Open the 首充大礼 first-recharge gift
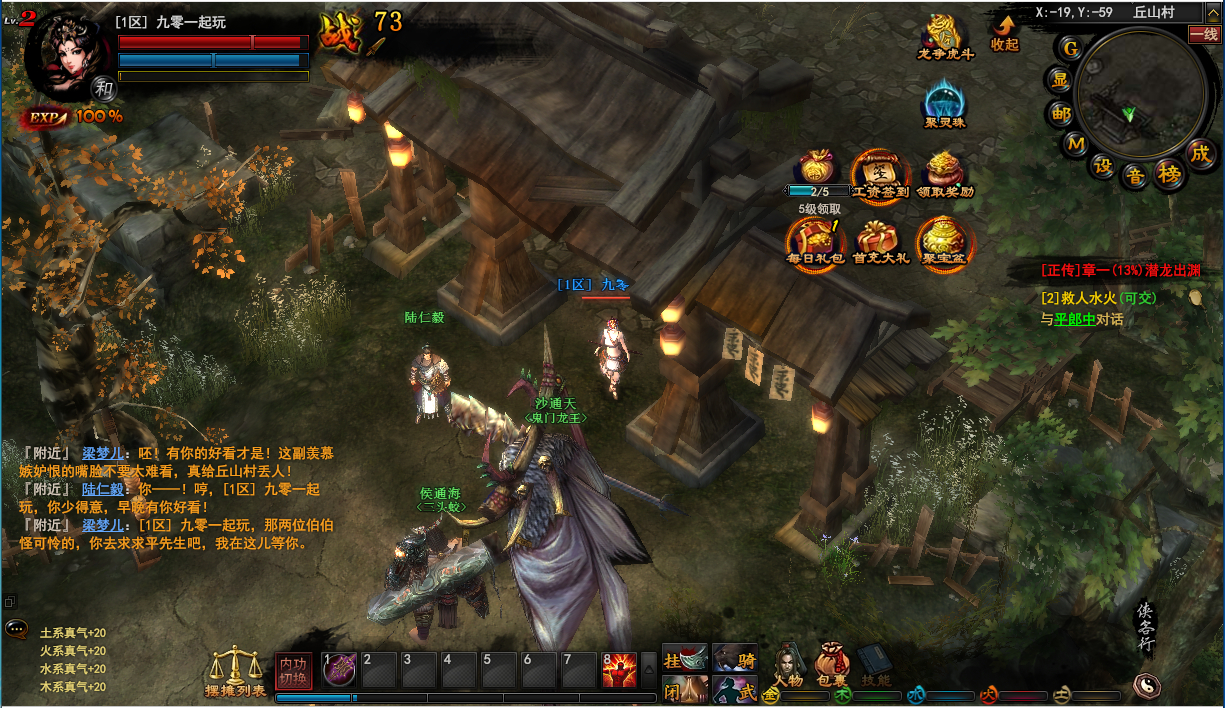This screenshot has height=708, width=1225. pyautogui.click(x=880, y=241)
